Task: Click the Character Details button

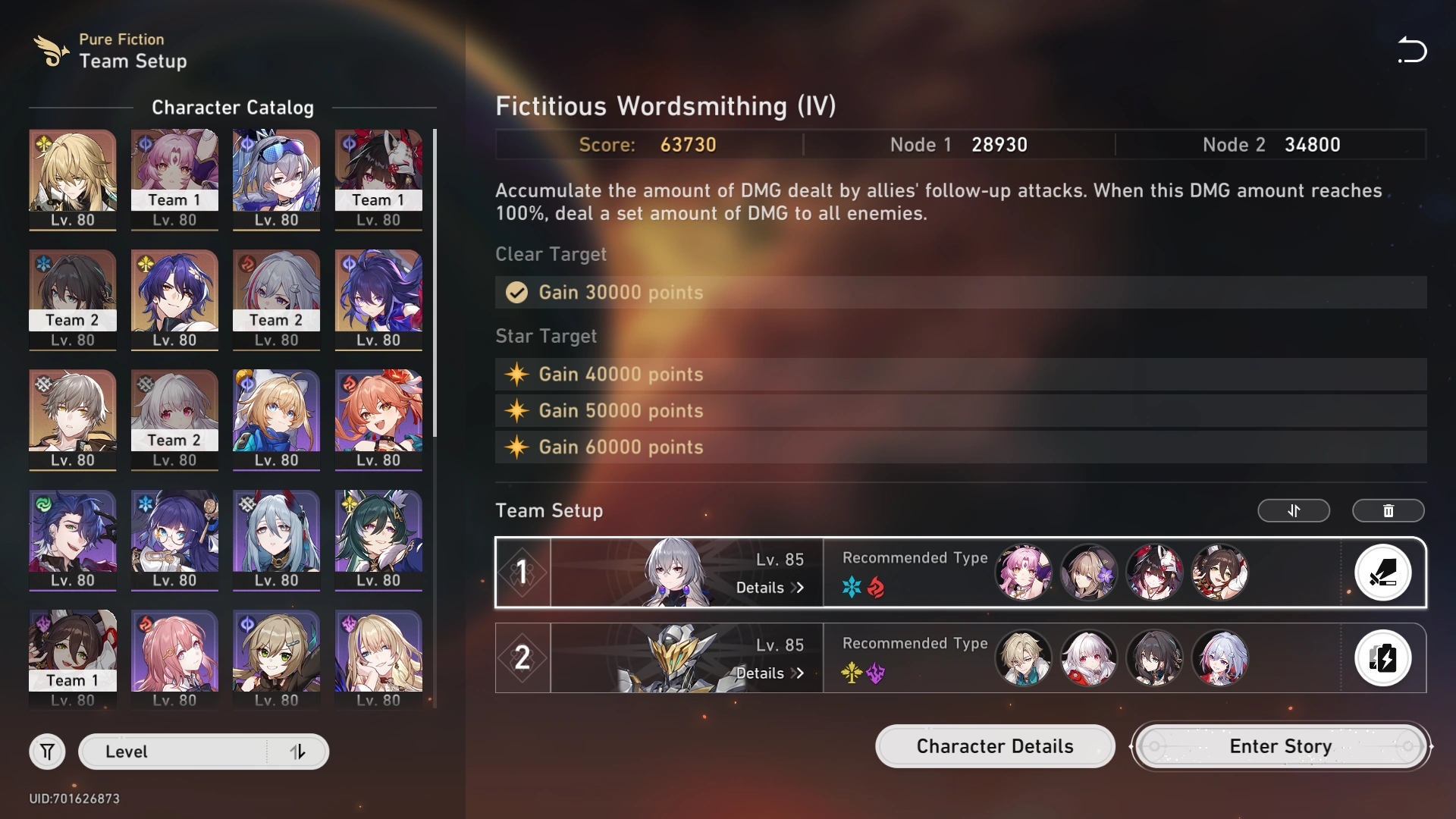Action: point(994,746)
